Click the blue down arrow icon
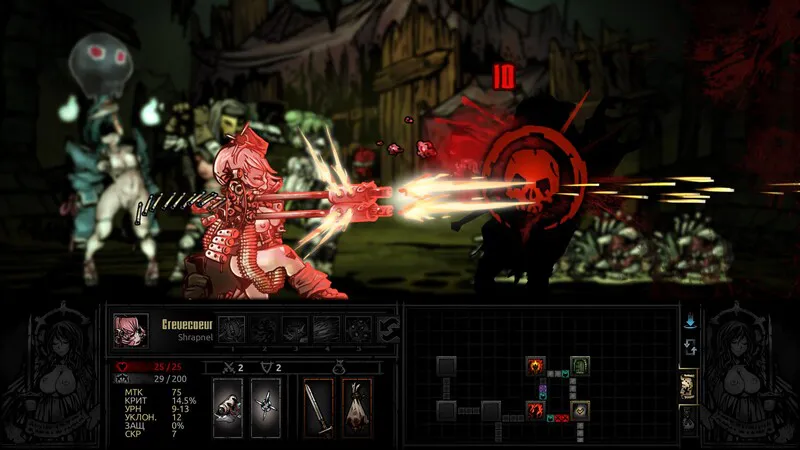 click(689, 322)
